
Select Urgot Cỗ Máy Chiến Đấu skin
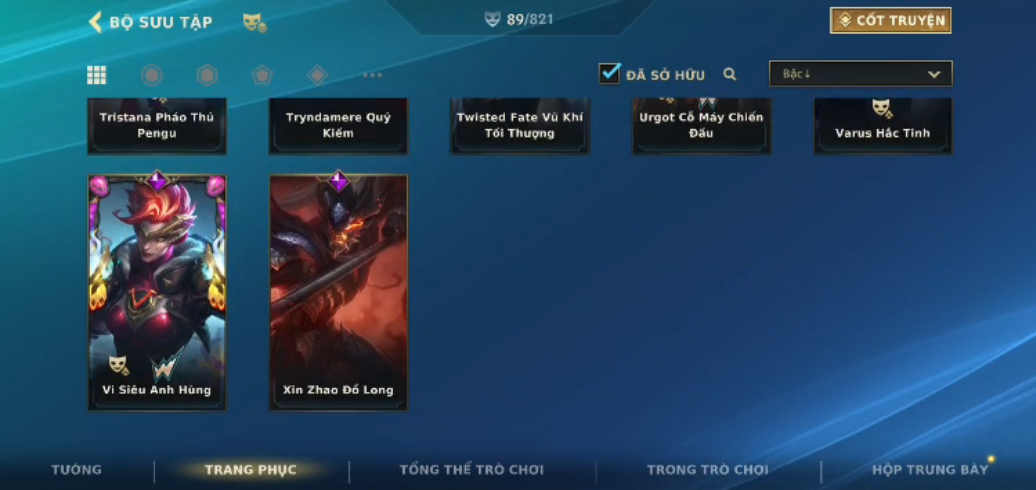pyautogui.click(x=701, y=125)
